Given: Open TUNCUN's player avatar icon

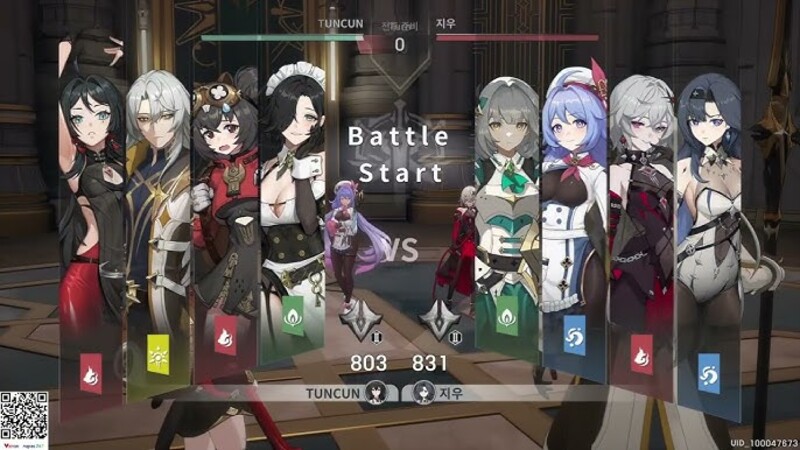Looking at the screenshot, I should pos(377,393).
